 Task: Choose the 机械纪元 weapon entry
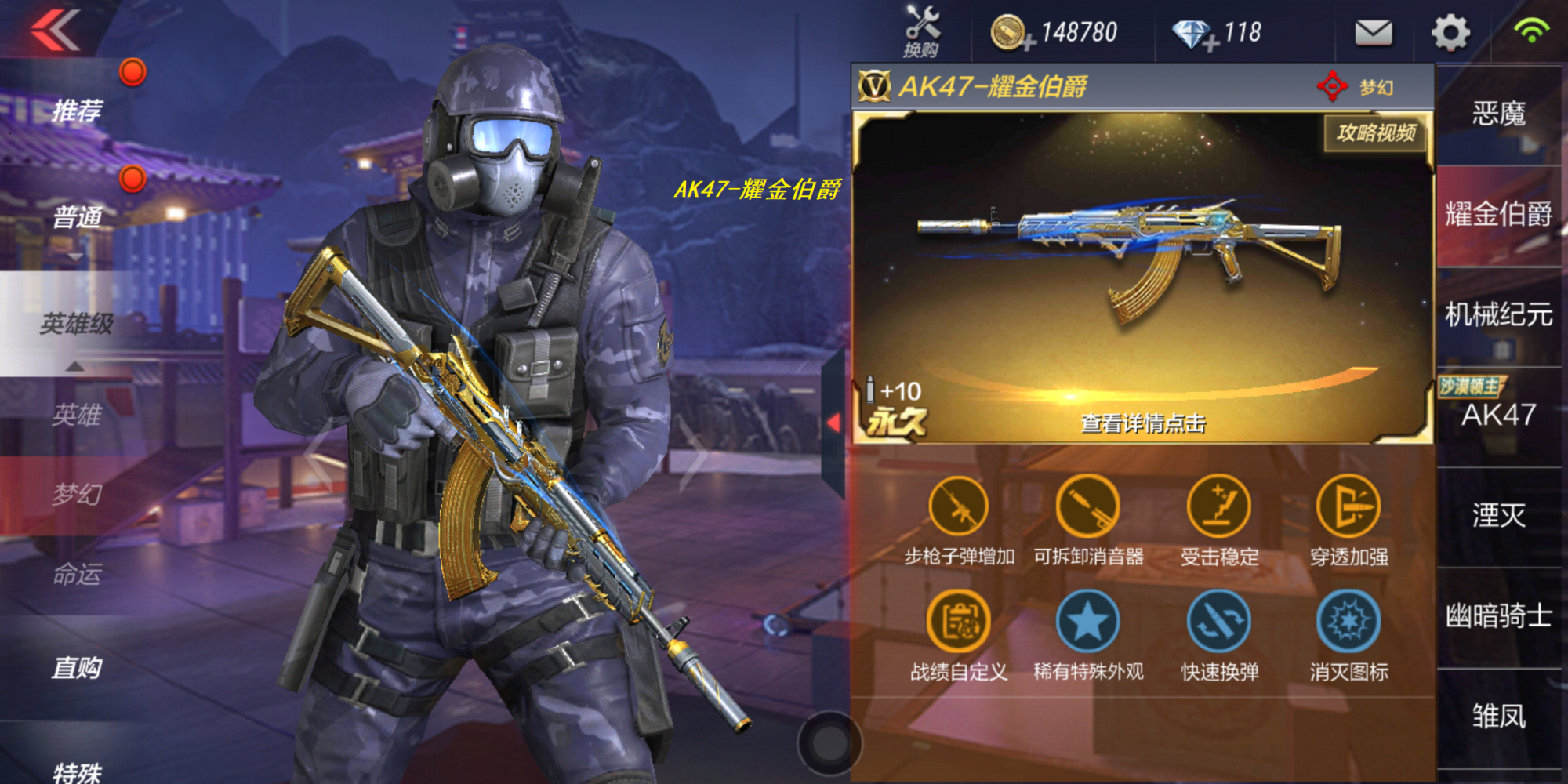point(1498,315)
